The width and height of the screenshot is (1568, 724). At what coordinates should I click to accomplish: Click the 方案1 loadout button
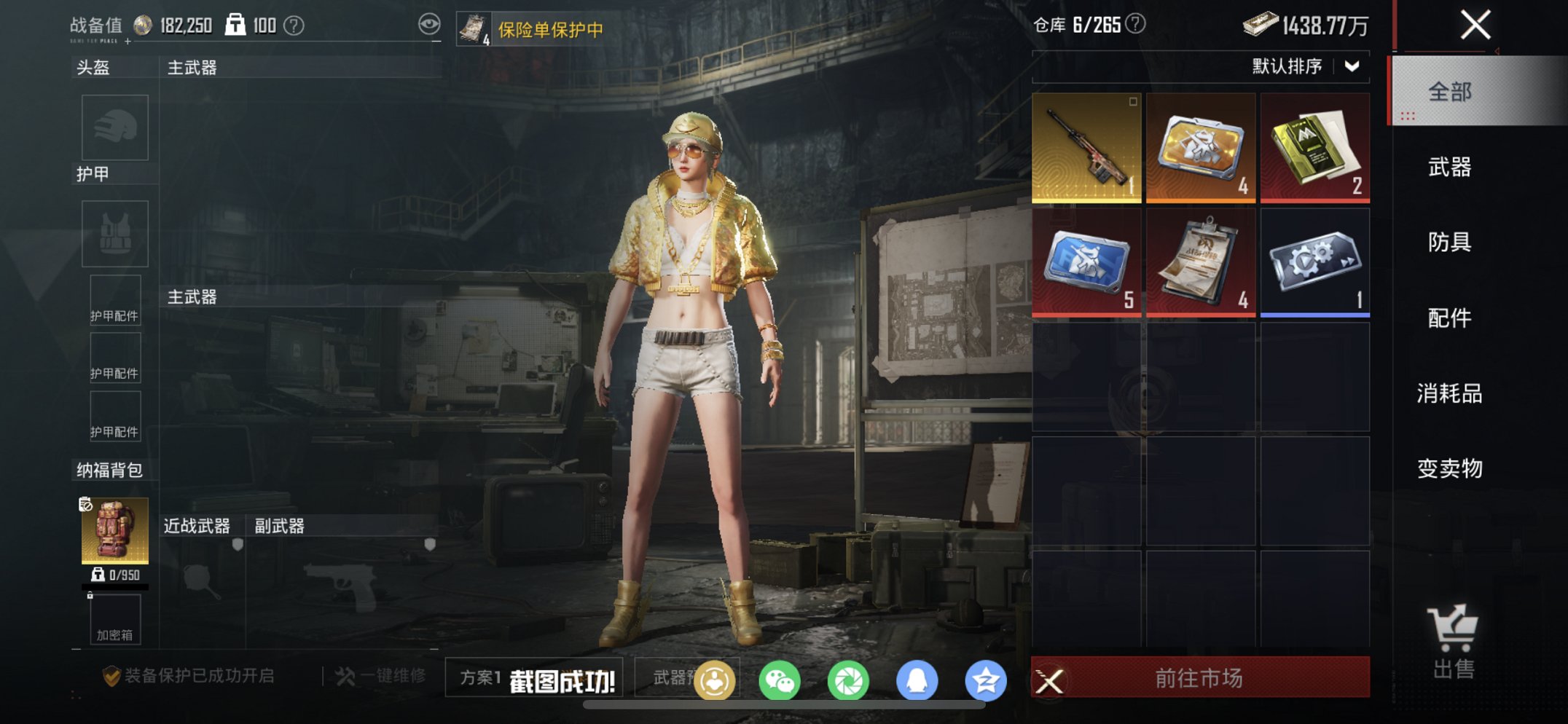pyautogui.click(x=482, y=677)
